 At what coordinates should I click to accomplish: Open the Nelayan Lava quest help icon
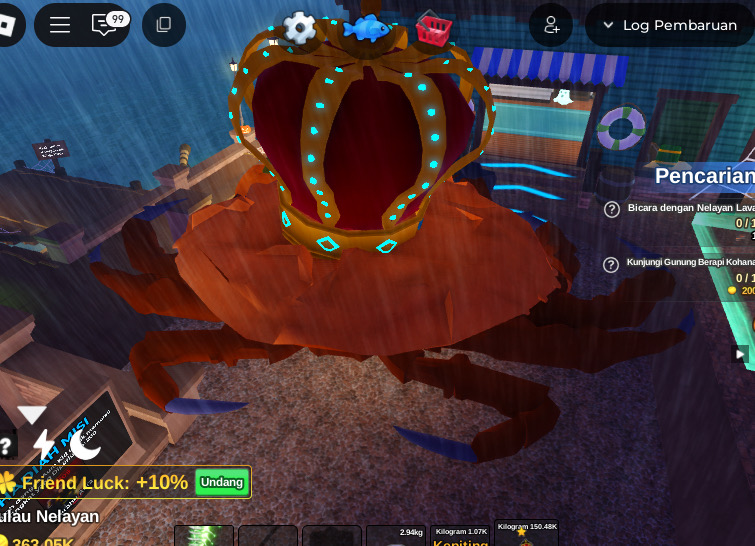coord(612,209)
